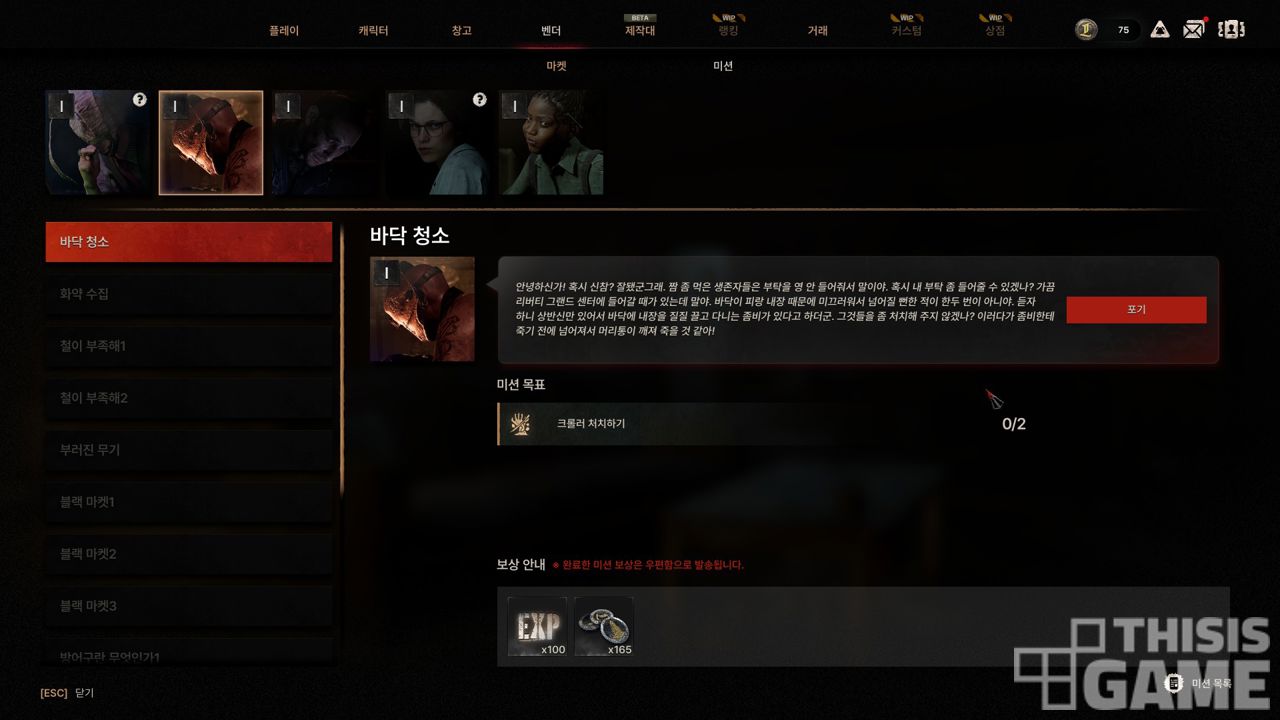The height and width of the screenshot is (720, 1280).
Task: Go to the 제작대 crafting tab
Action: coord(640,31)
